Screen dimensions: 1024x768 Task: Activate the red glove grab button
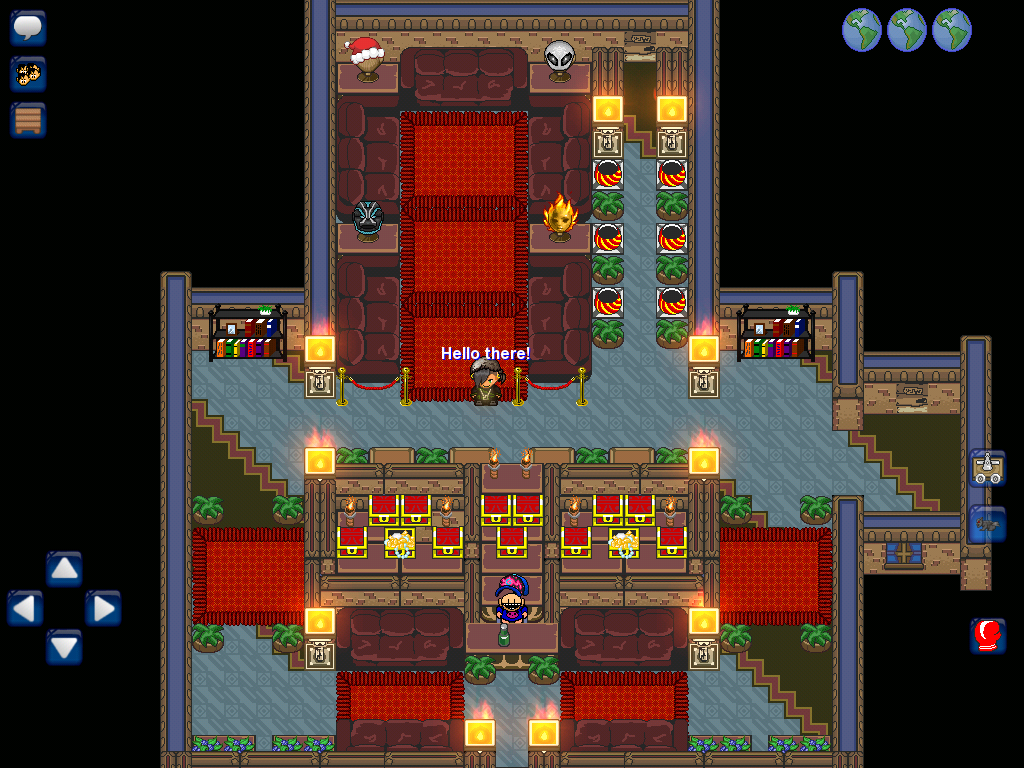(987, 635)
